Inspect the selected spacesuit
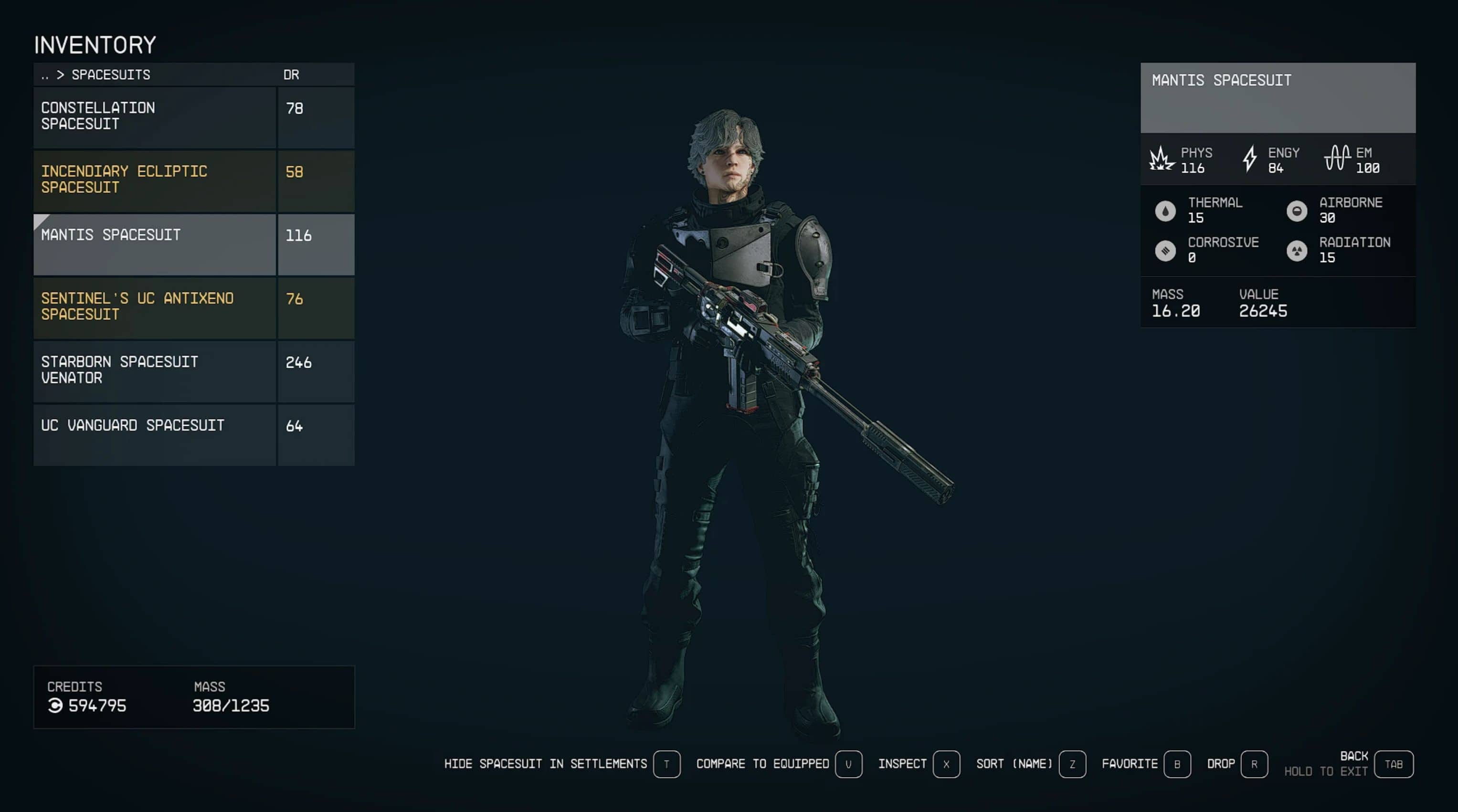The height and width of the screenshot is (812, 1458). [x=946, y=764]
